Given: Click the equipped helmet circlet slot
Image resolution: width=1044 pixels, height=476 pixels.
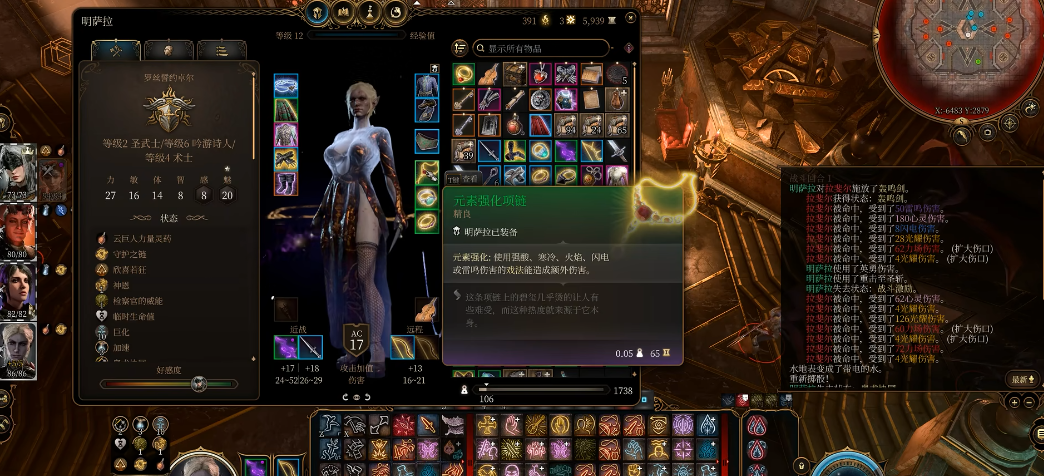Looking at the screenshot, I should 286,85.
